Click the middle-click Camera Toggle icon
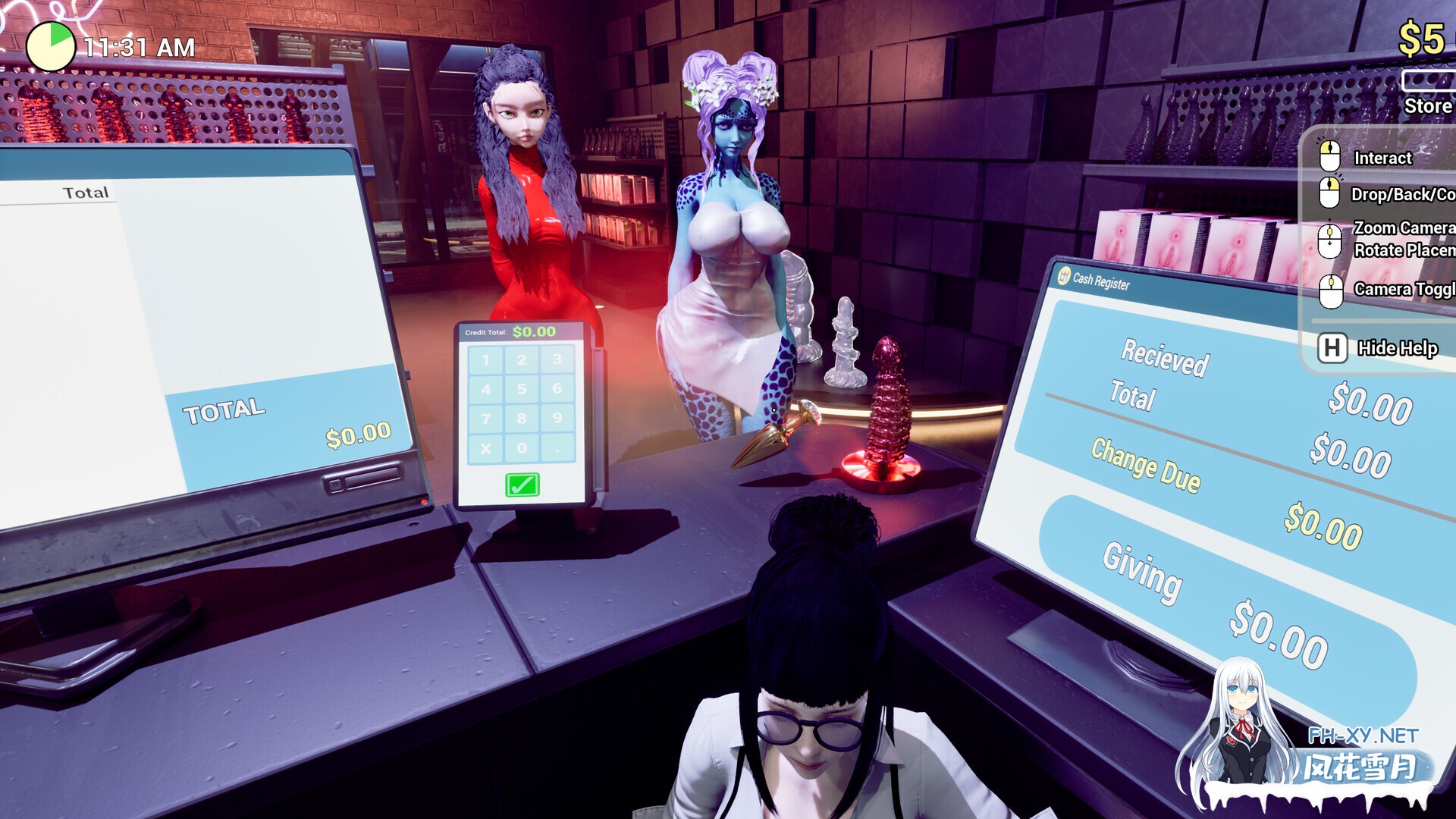 click(1329, 289)
